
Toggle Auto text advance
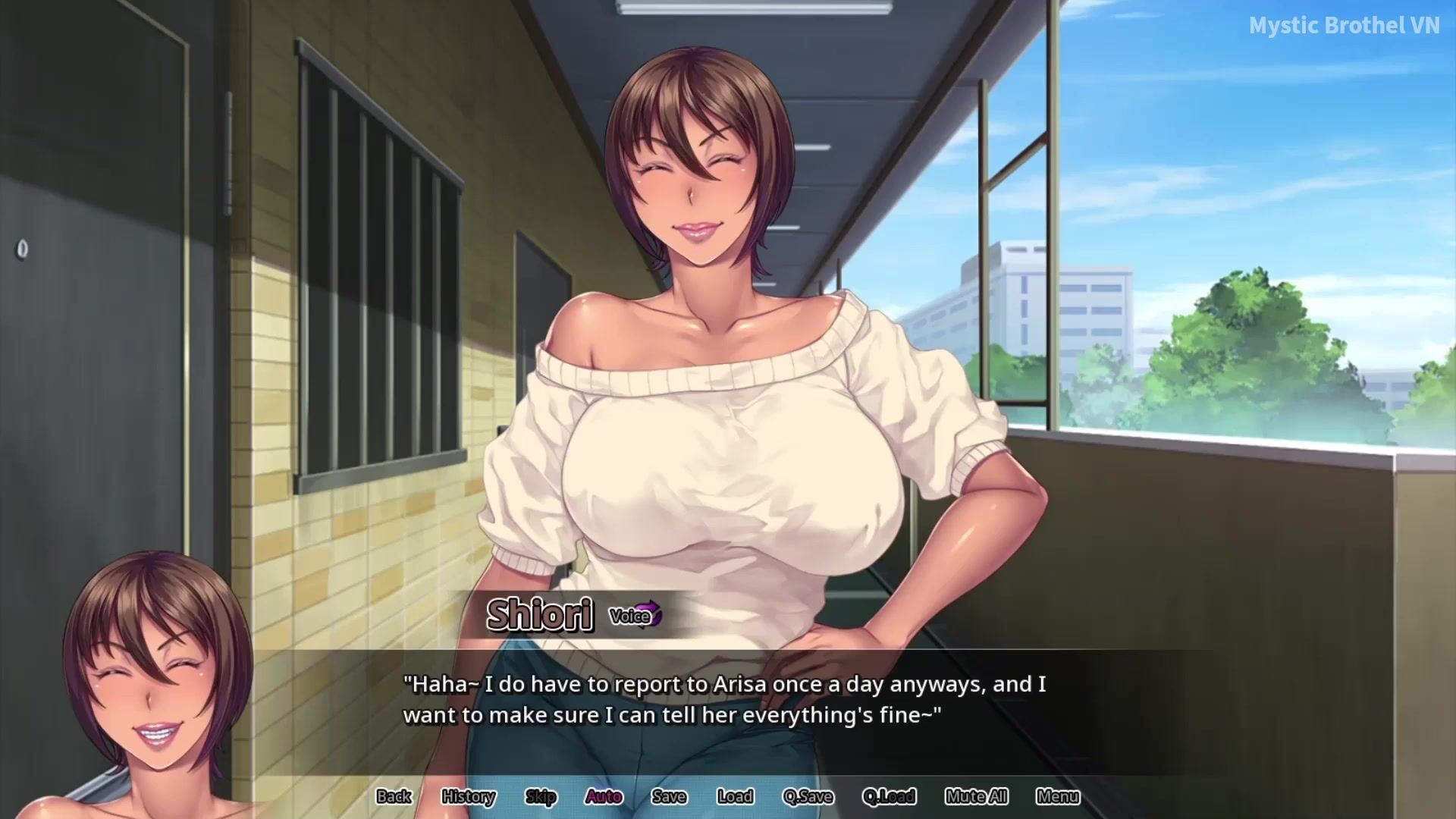pyautogui.click(x=604, y=796)
